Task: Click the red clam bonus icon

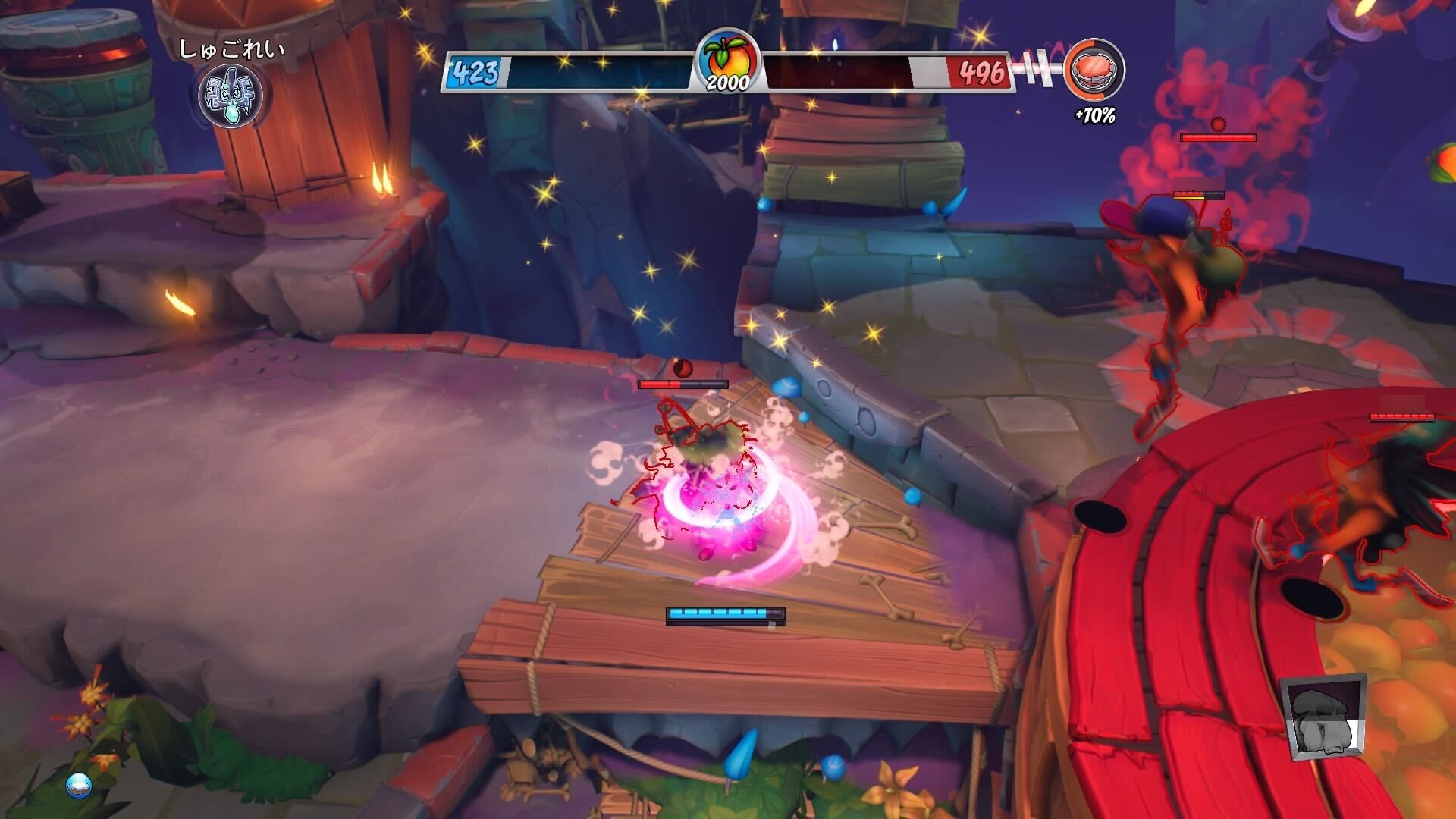Action: point(1094,70)
